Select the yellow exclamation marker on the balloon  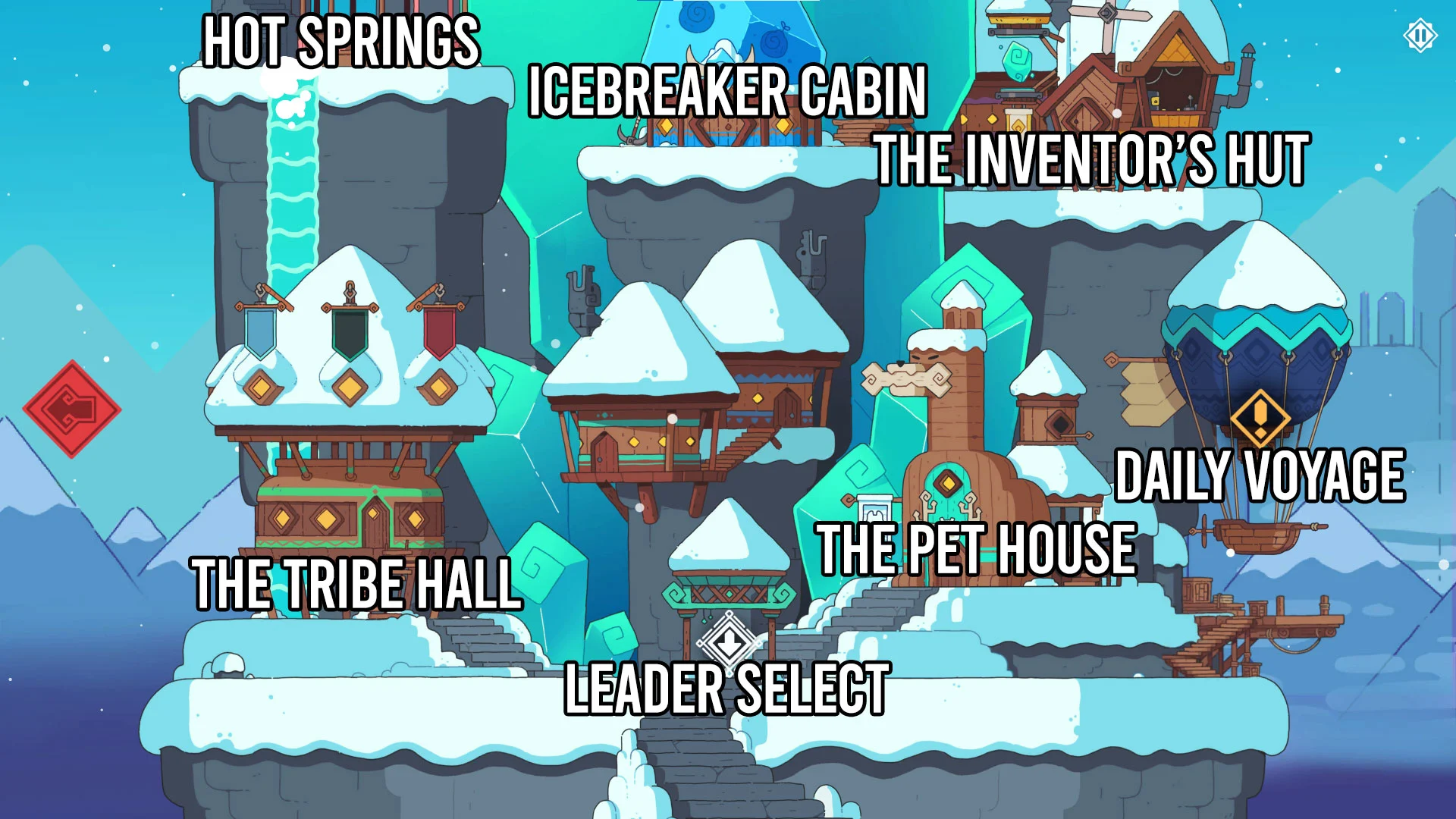[x=1260, y=418]
